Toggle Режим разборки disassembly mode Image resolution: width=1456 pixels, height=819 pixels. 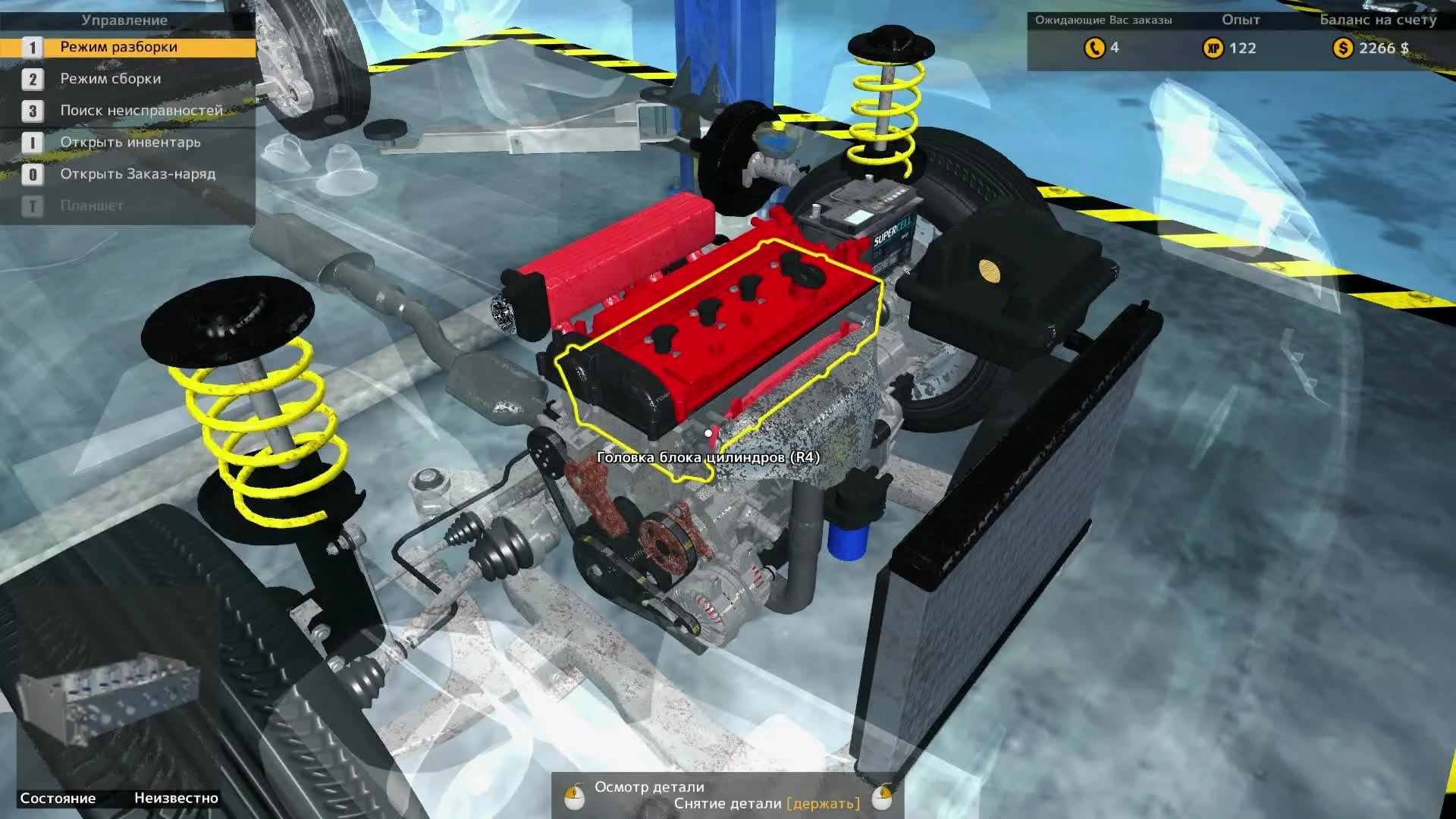[x=118, y=46]
